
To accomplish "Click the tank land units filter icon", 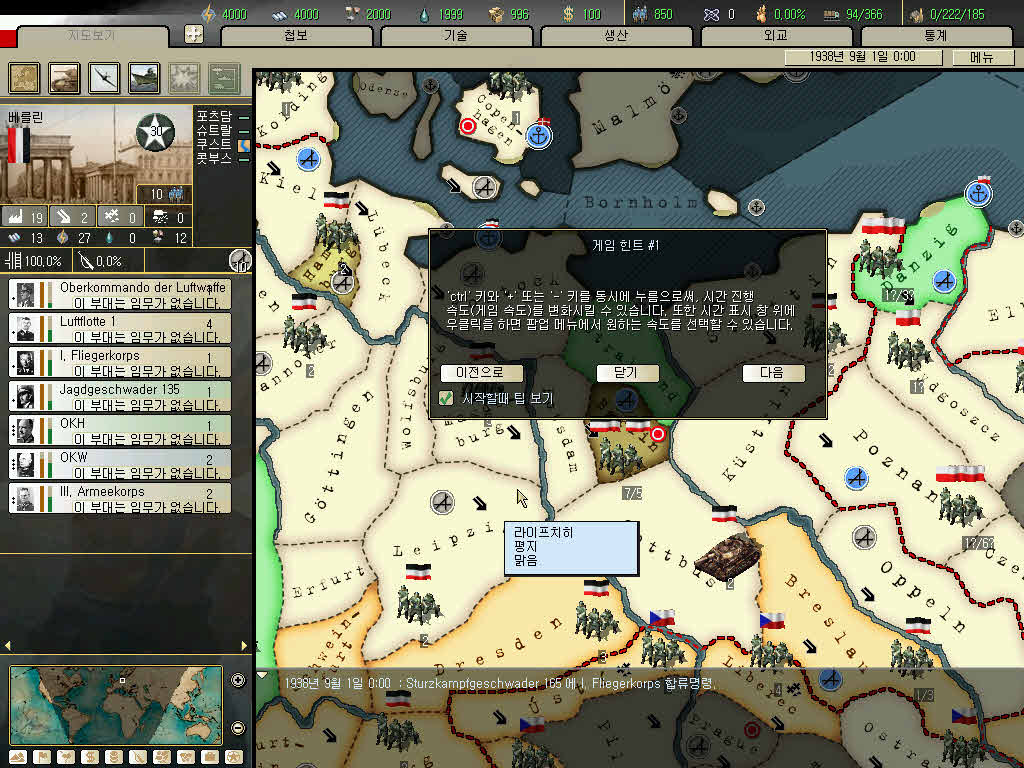I will pyautogui.click(x=64, y=78).
